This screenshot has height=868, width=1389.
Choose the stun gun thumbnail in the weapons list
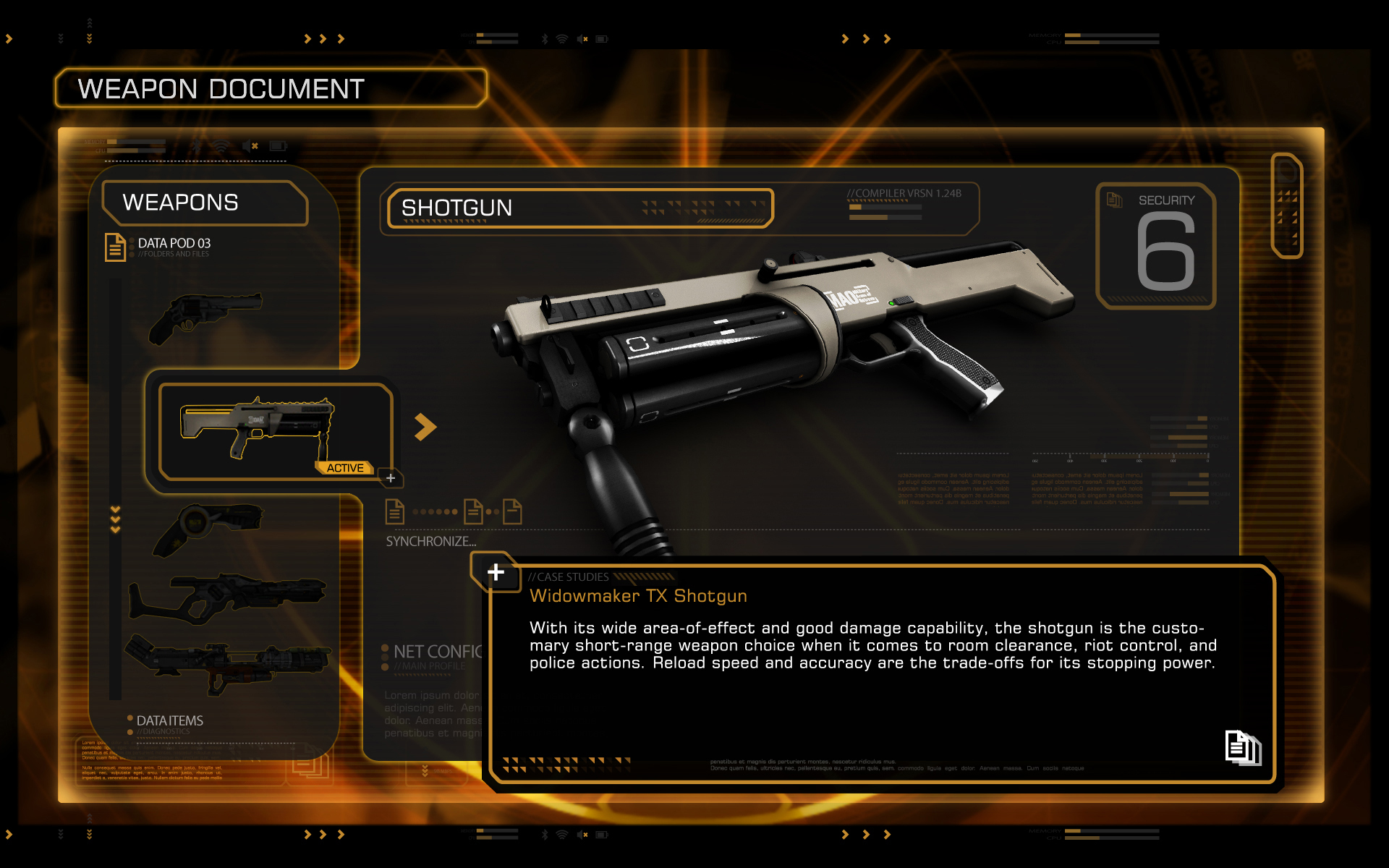pos(210,528)
